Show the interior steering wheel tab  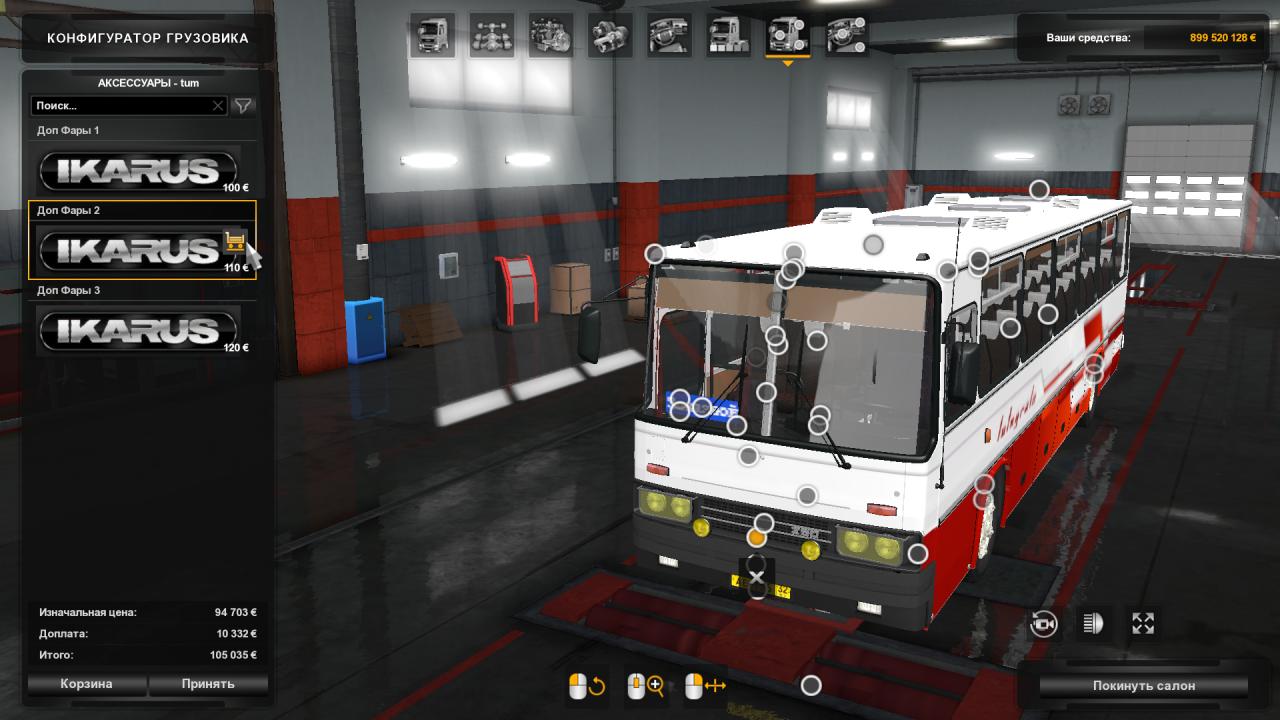click(x=669, y=35)
